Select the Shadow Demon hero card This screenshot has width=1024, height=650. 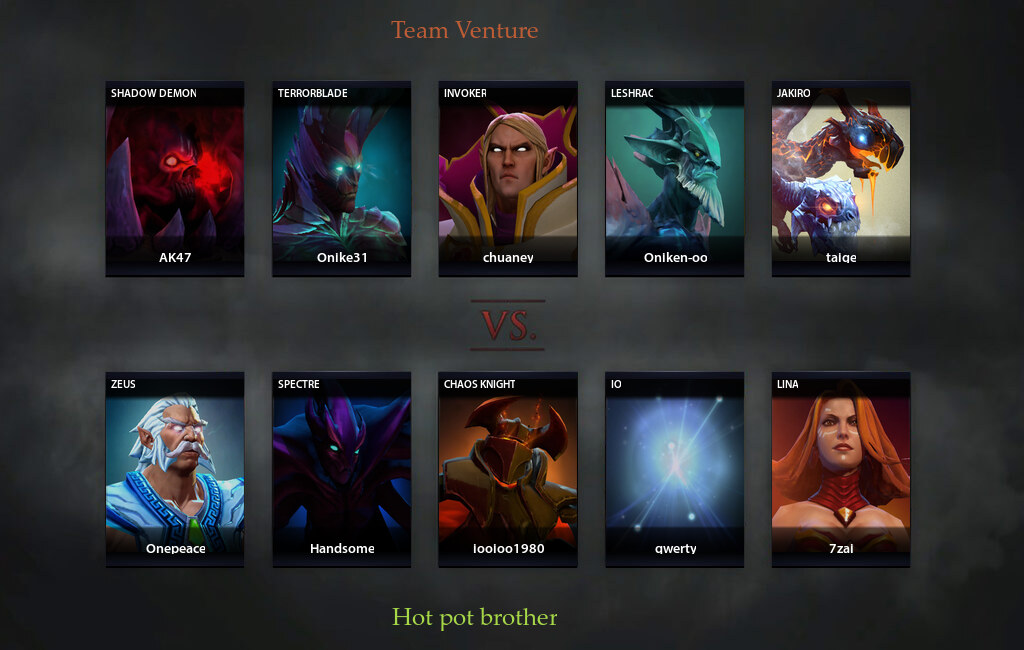175,178
